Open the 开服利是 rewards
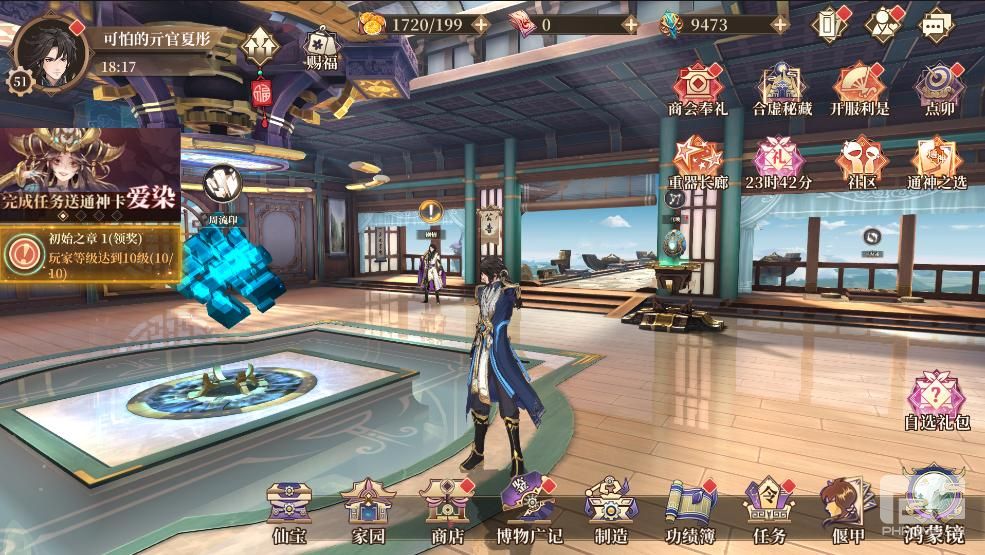 [858, 86]
